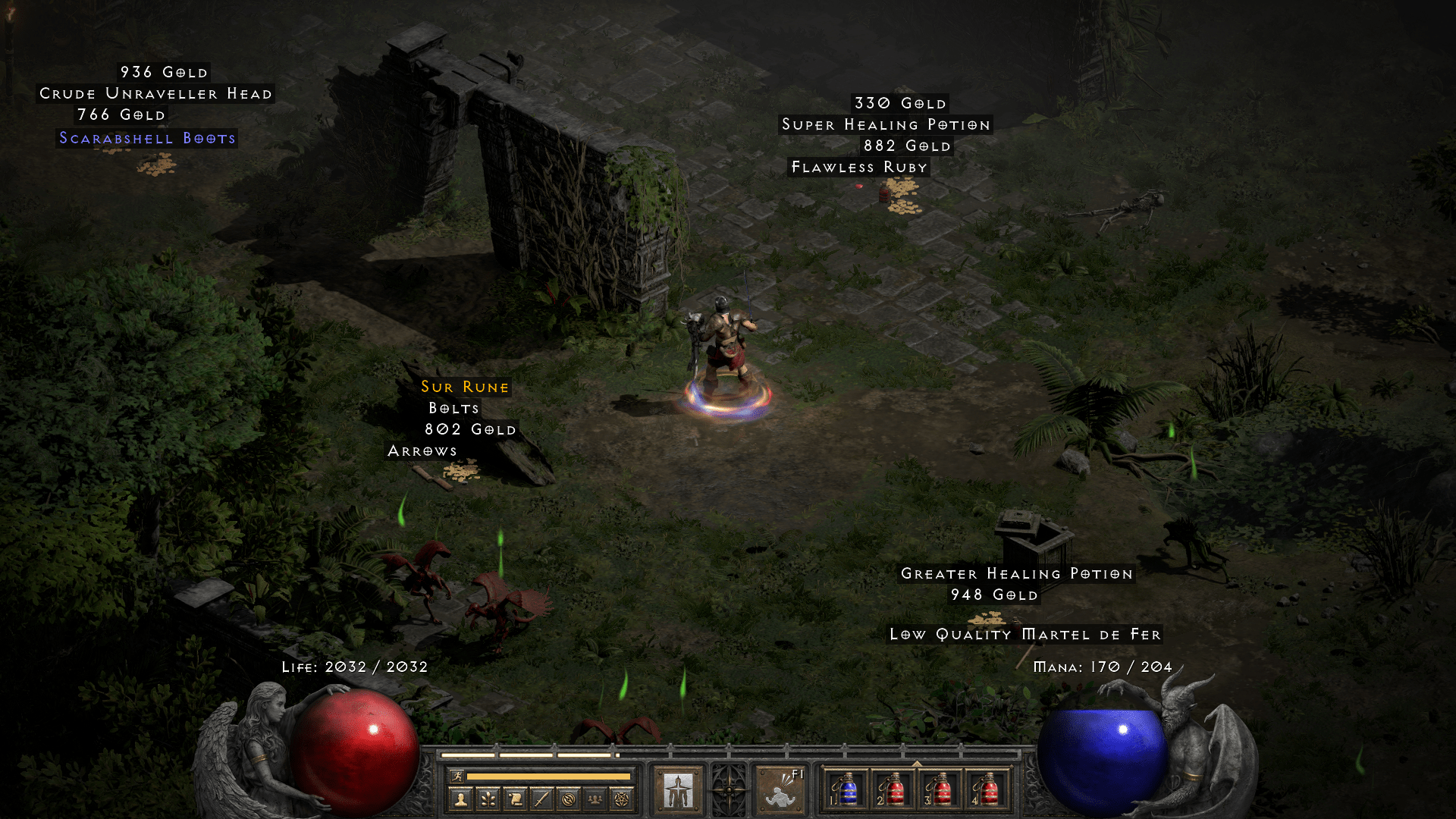Toggle run/walk with the running-figure icon
The width and height of the screenshot is (1456, 819).
(x=458, y=777)
